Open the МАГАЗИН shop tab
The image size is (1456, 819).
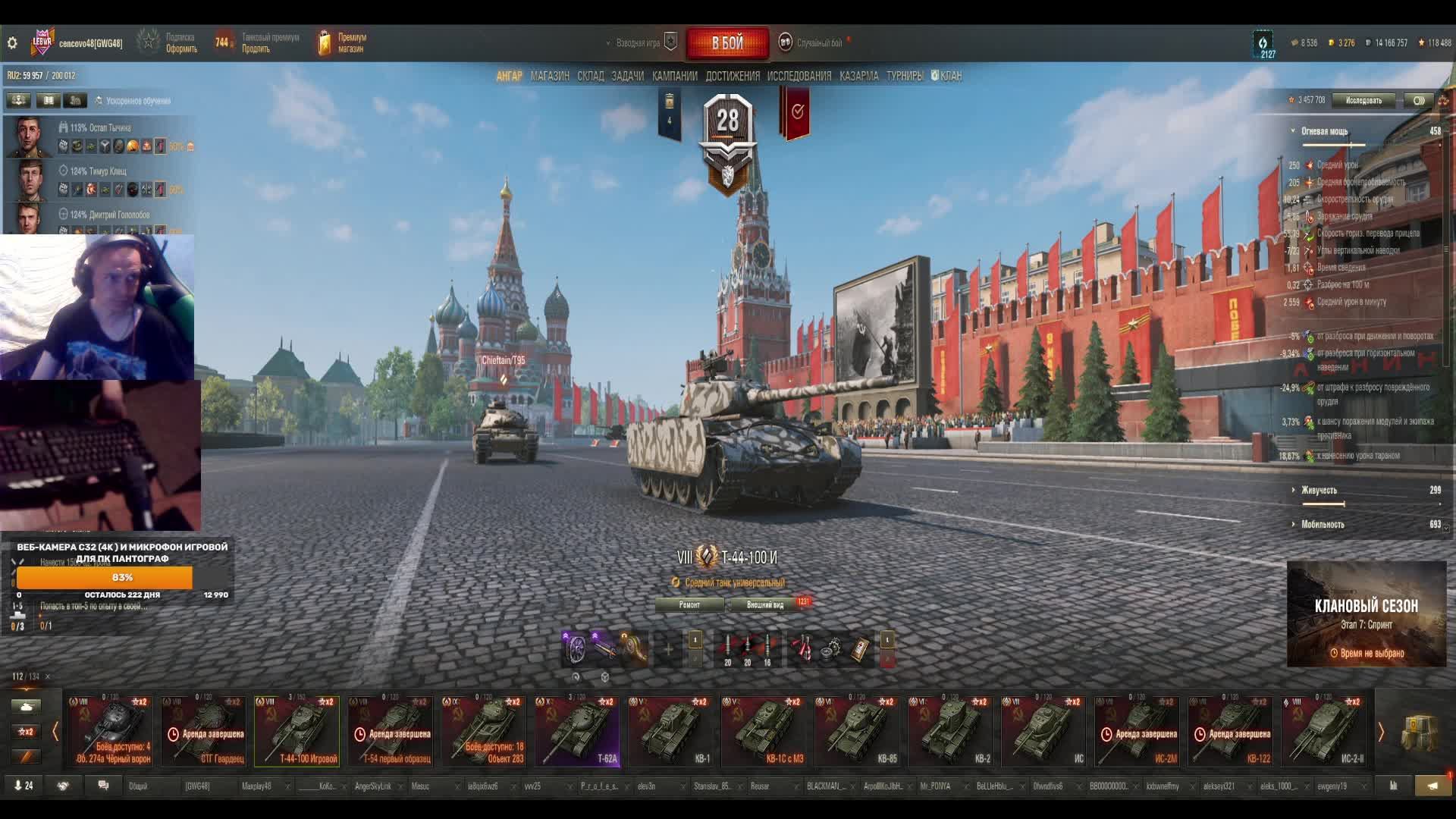pyautogui.click(x=550, y=76)
